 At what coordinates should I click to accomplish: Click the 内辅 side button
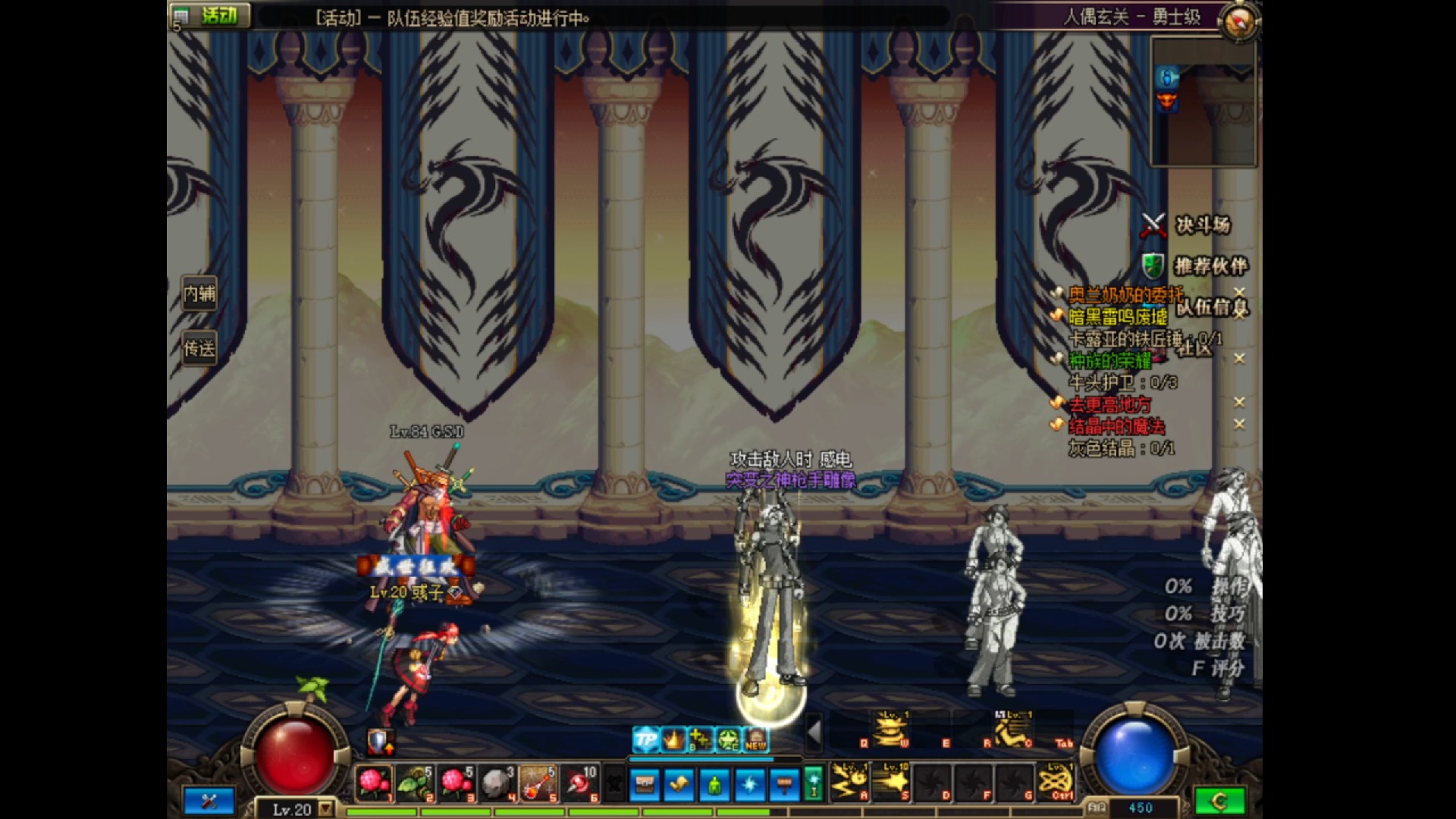[x=199, y=293]
